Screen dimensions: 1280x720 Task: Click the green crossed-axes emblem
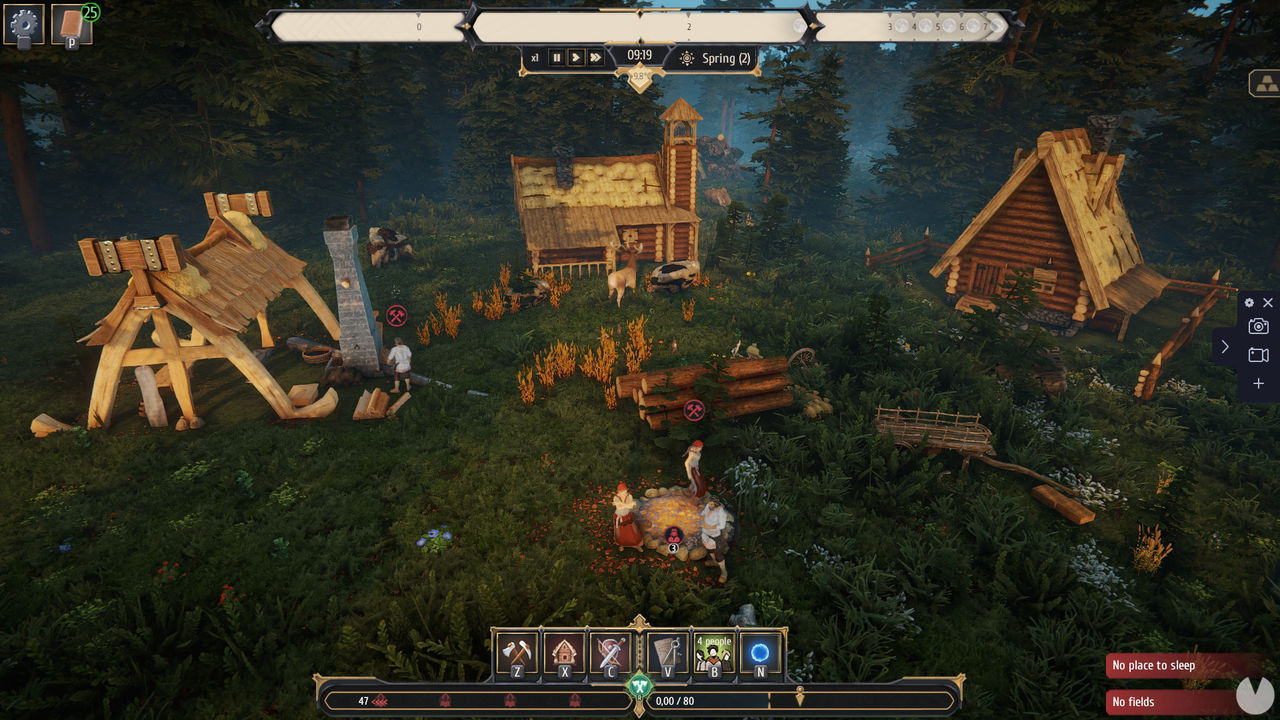point(639,687)
